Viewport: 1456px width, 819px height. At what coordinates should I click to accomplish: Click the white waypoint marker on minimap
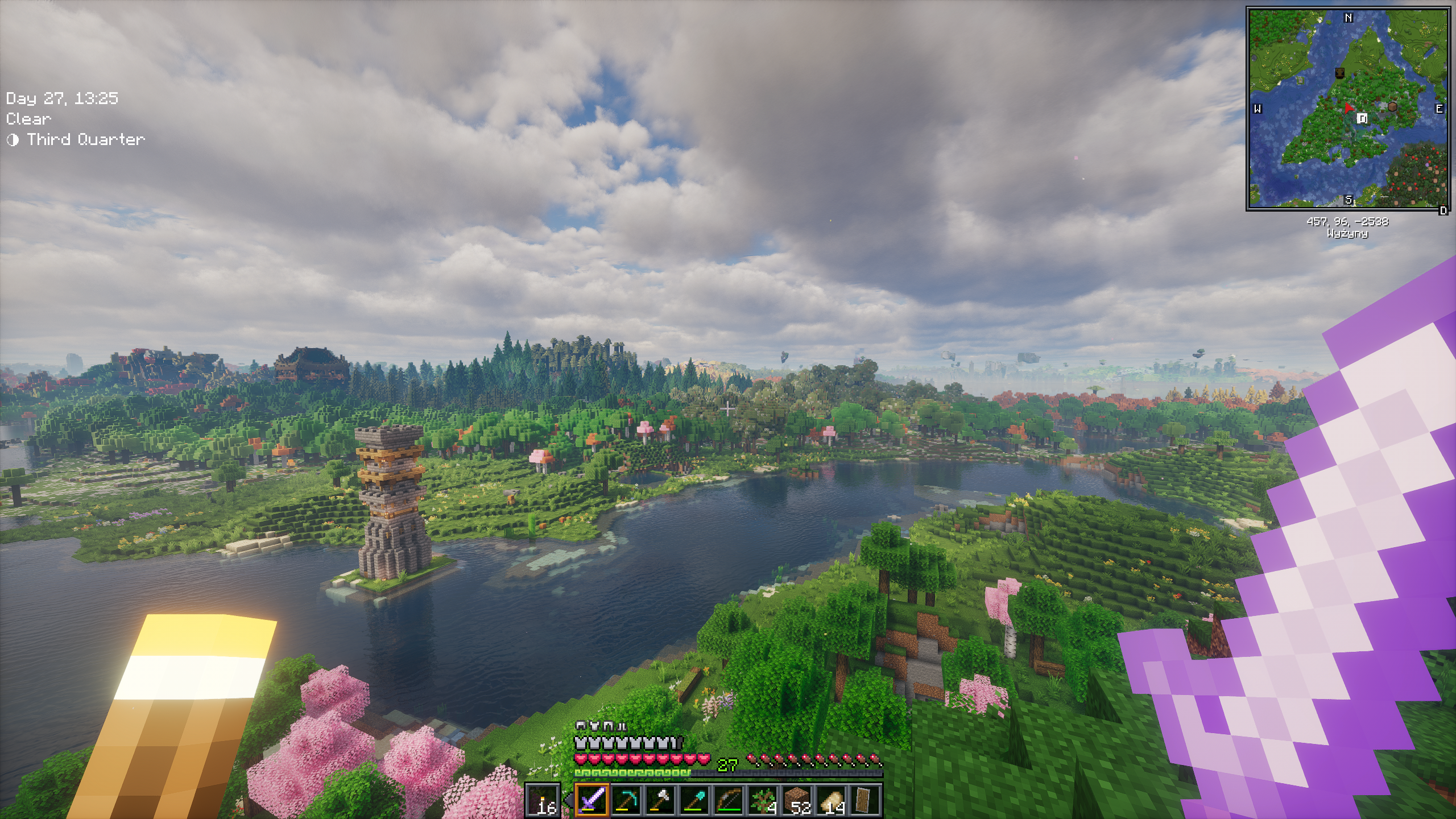pyautogui.click(x=1362, y=118)
